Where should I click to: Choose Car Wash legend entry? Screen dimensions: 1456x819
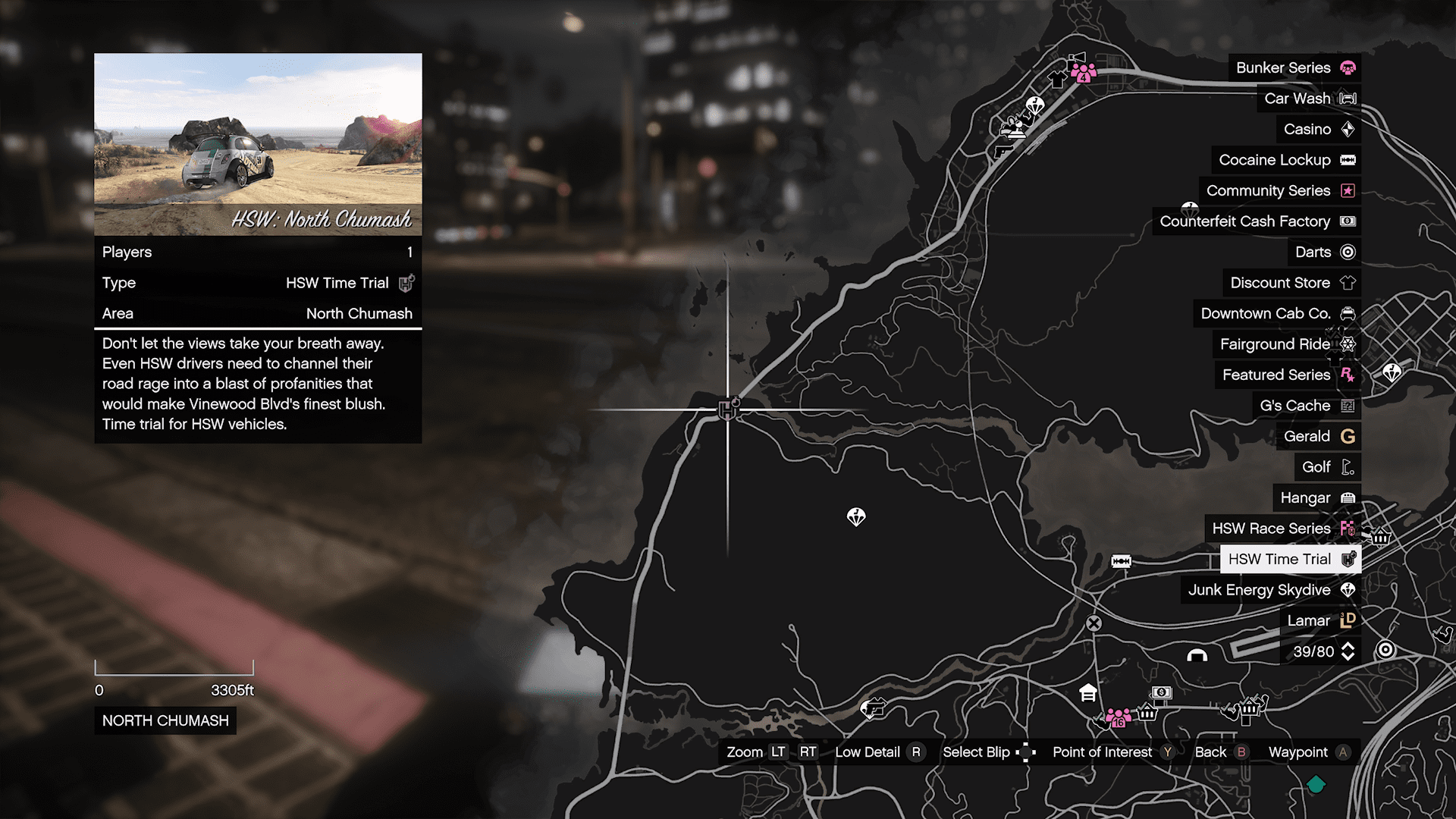(1308, 99)
